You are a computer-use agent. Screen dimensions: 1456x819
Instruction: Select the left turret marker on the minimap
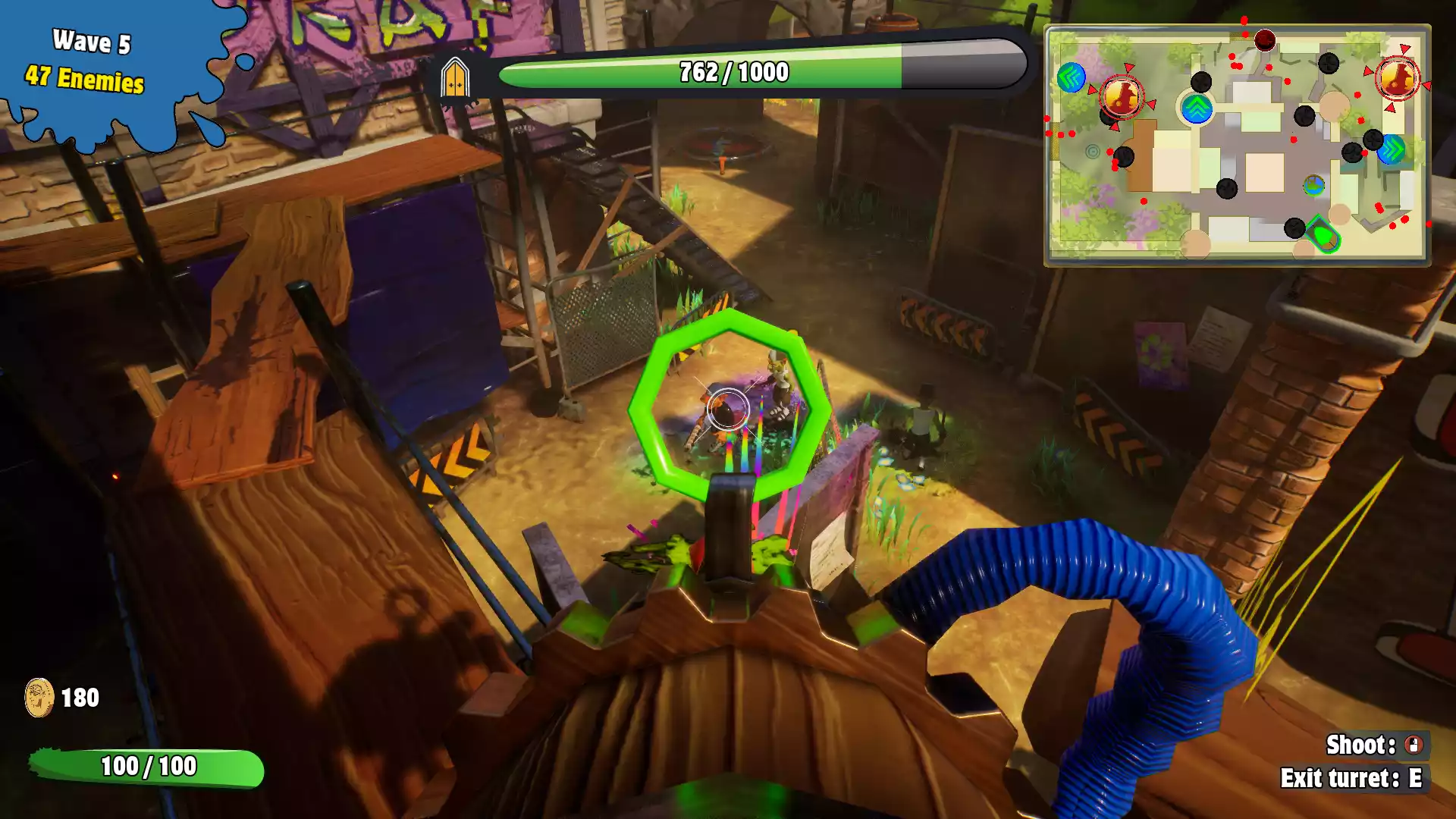[1121, 97]
